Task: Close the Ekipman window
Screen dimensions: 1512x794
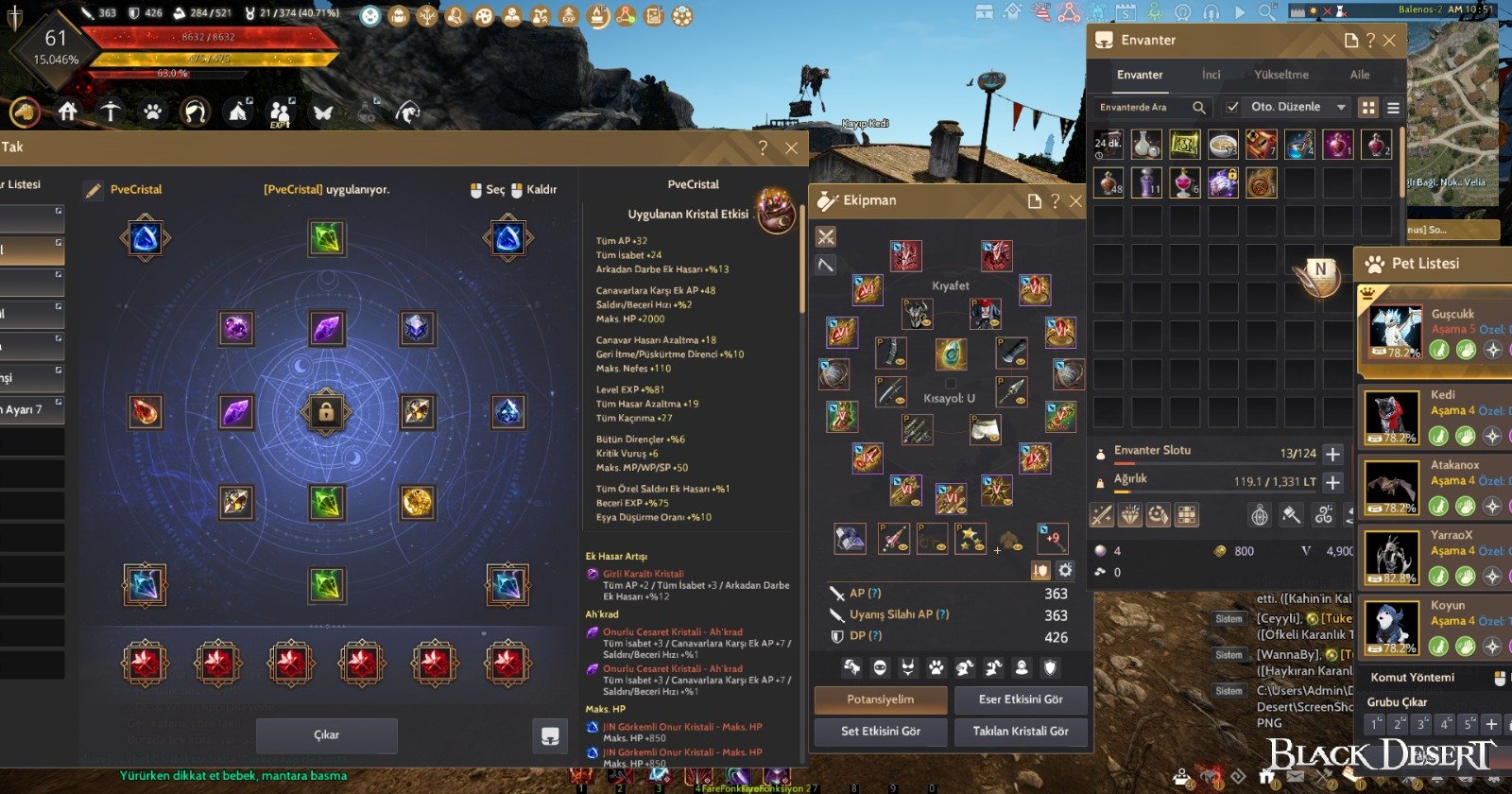Action: (1075, 201)
